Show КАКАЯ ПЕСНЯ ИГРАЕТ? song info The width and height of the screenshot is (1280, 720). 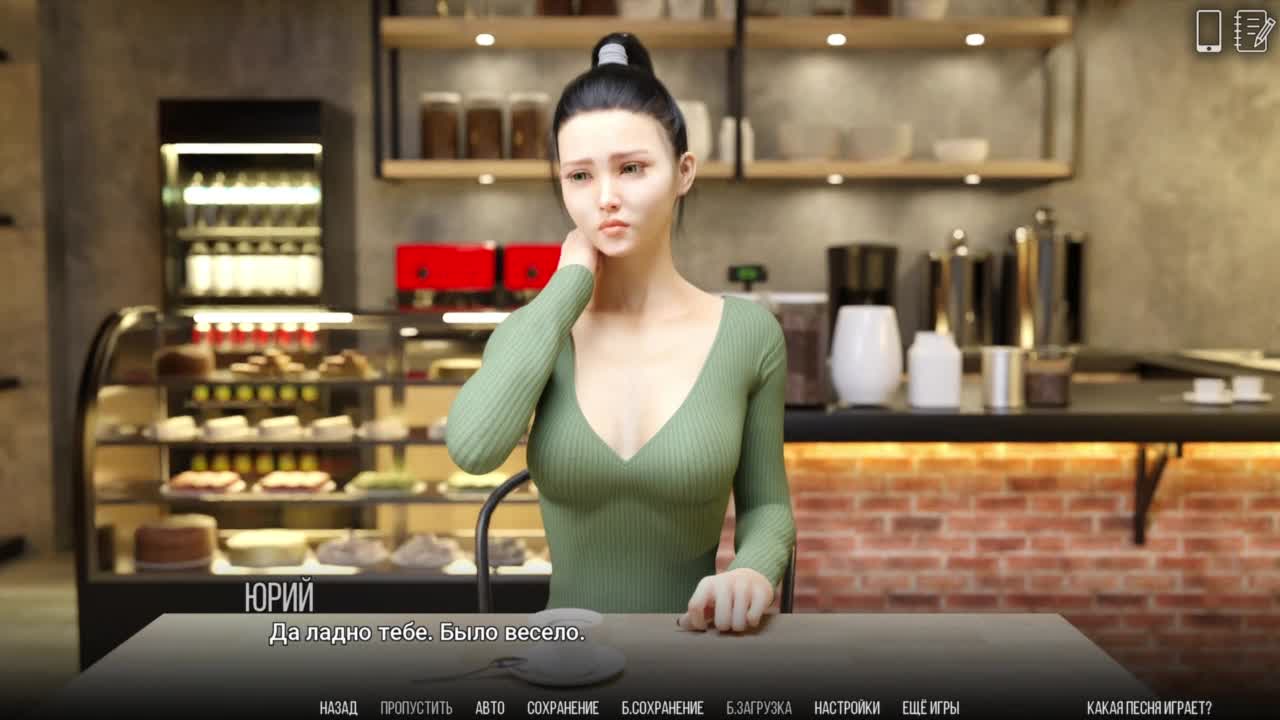(x=1149, y=708)
